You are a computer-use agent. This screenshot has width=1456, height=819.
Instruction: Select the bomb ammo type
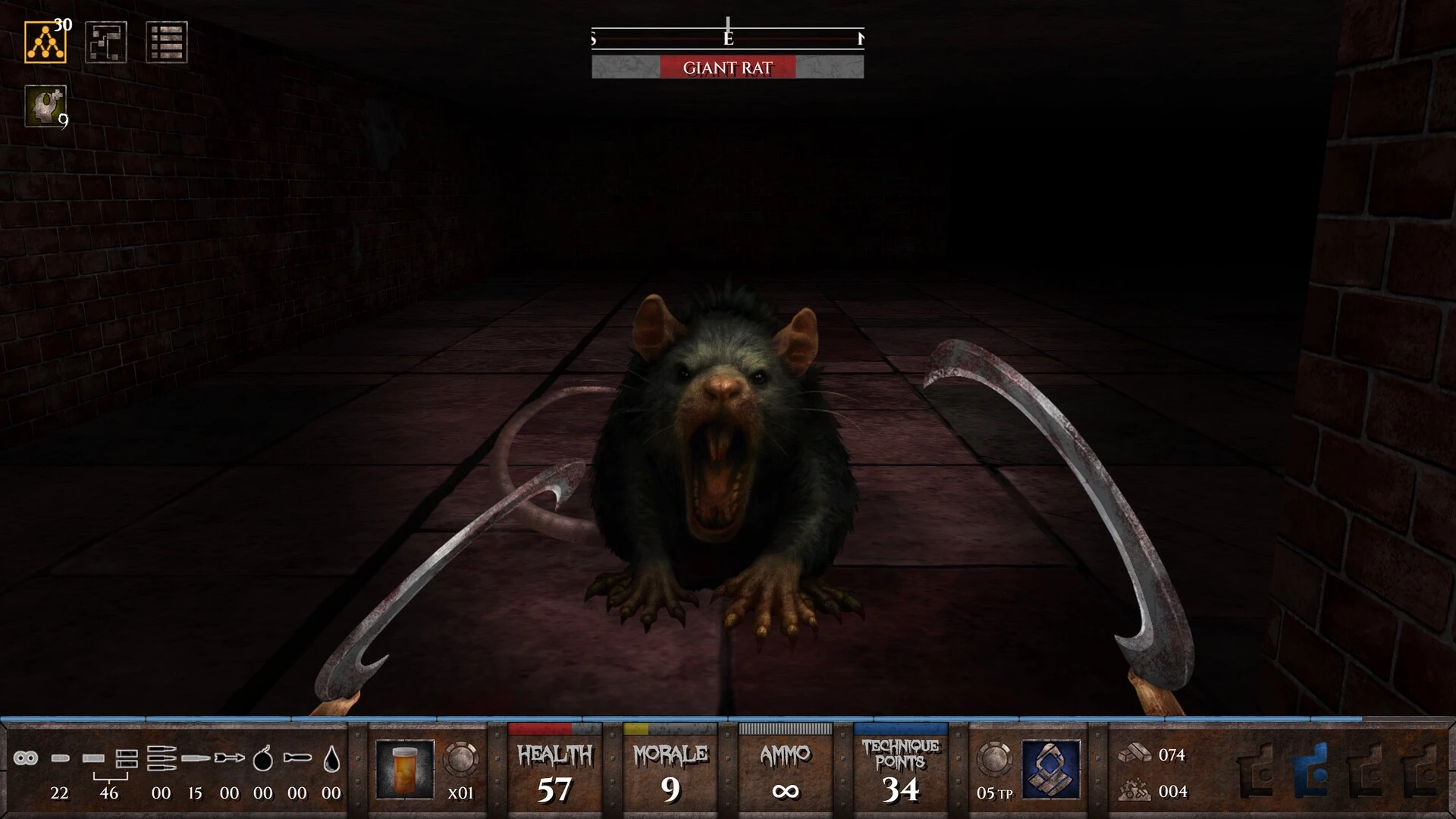pos(262,758)
